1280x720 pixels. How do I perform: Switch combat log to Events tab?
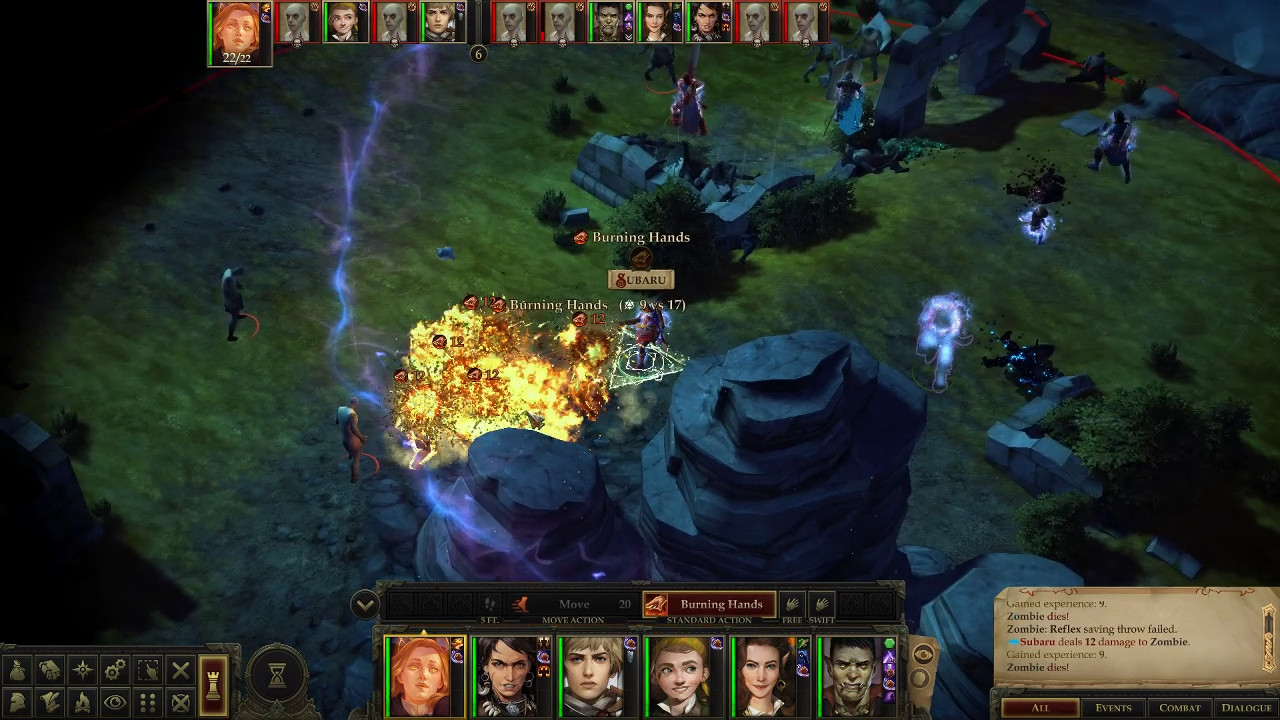(1112, 708)
